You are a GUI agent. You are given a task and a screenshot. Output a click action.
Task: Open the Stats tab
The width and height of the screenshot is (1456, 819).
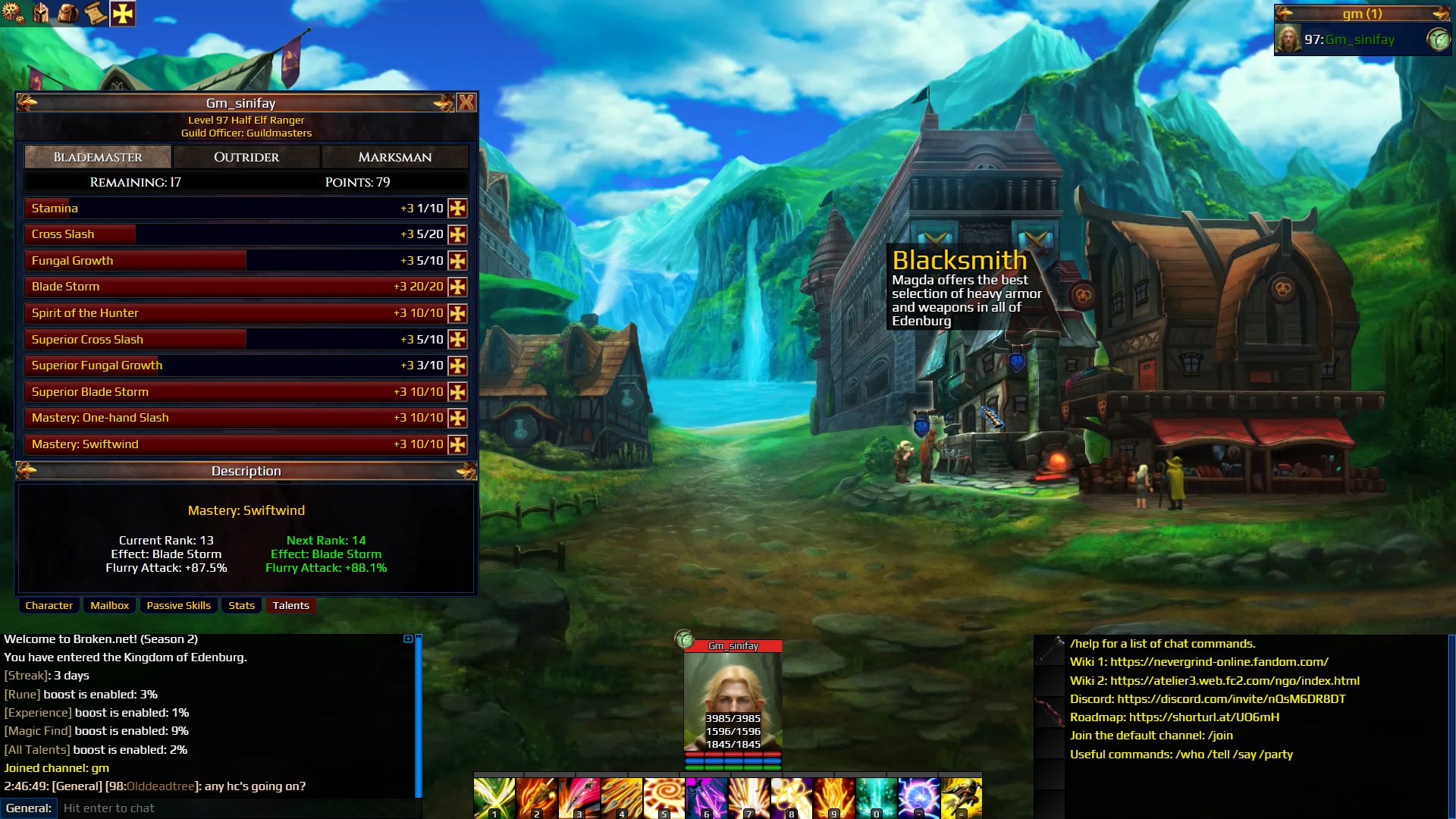point(241,605)
